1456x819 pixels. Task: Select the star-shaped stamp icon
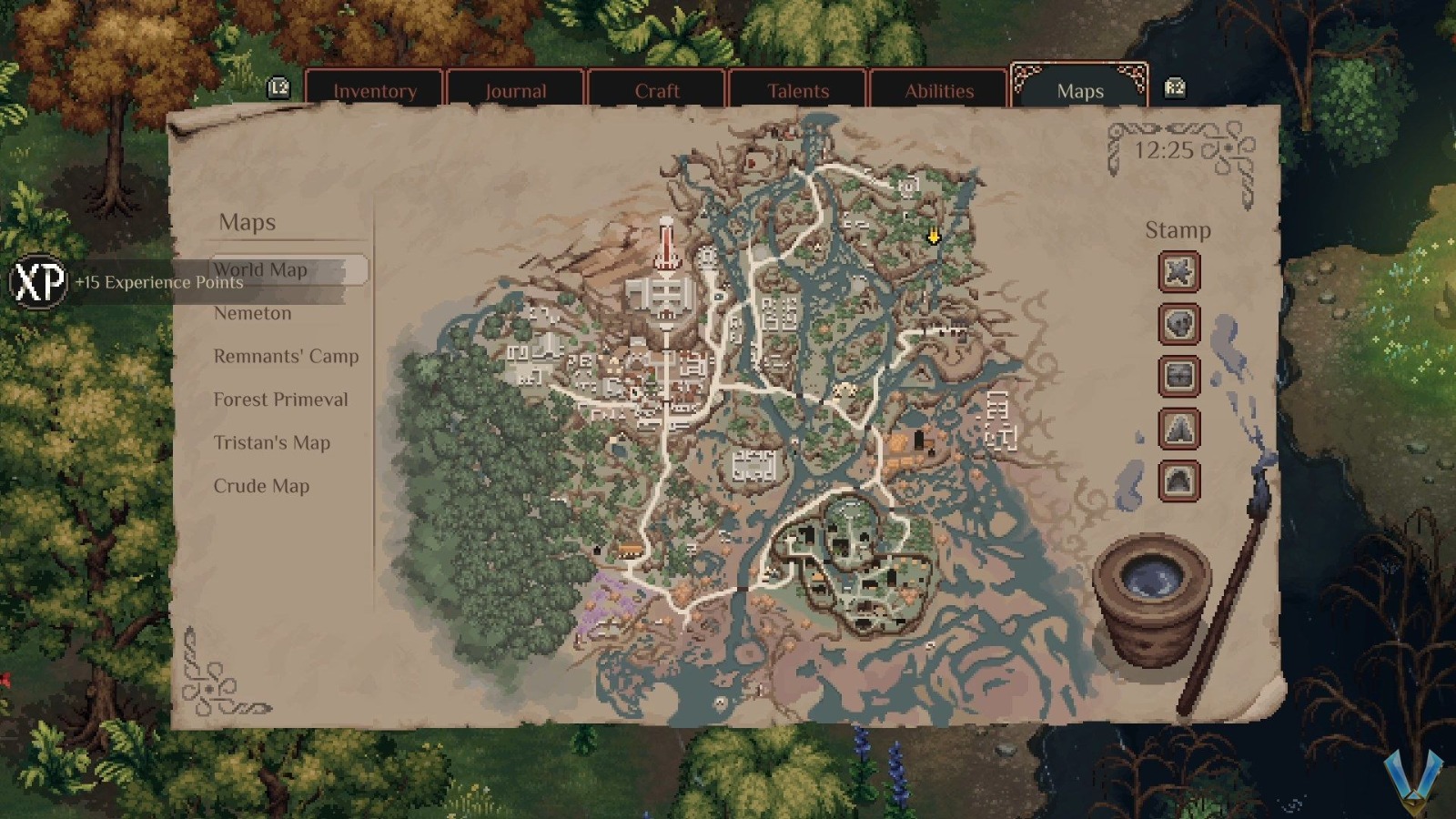pos(1178,272)
